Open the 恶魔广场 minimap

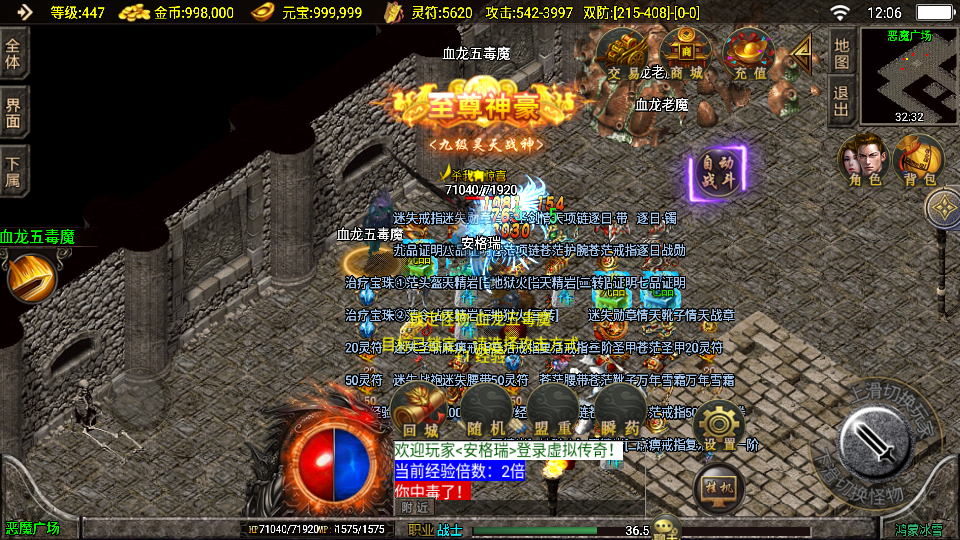(x=908, y=75)
